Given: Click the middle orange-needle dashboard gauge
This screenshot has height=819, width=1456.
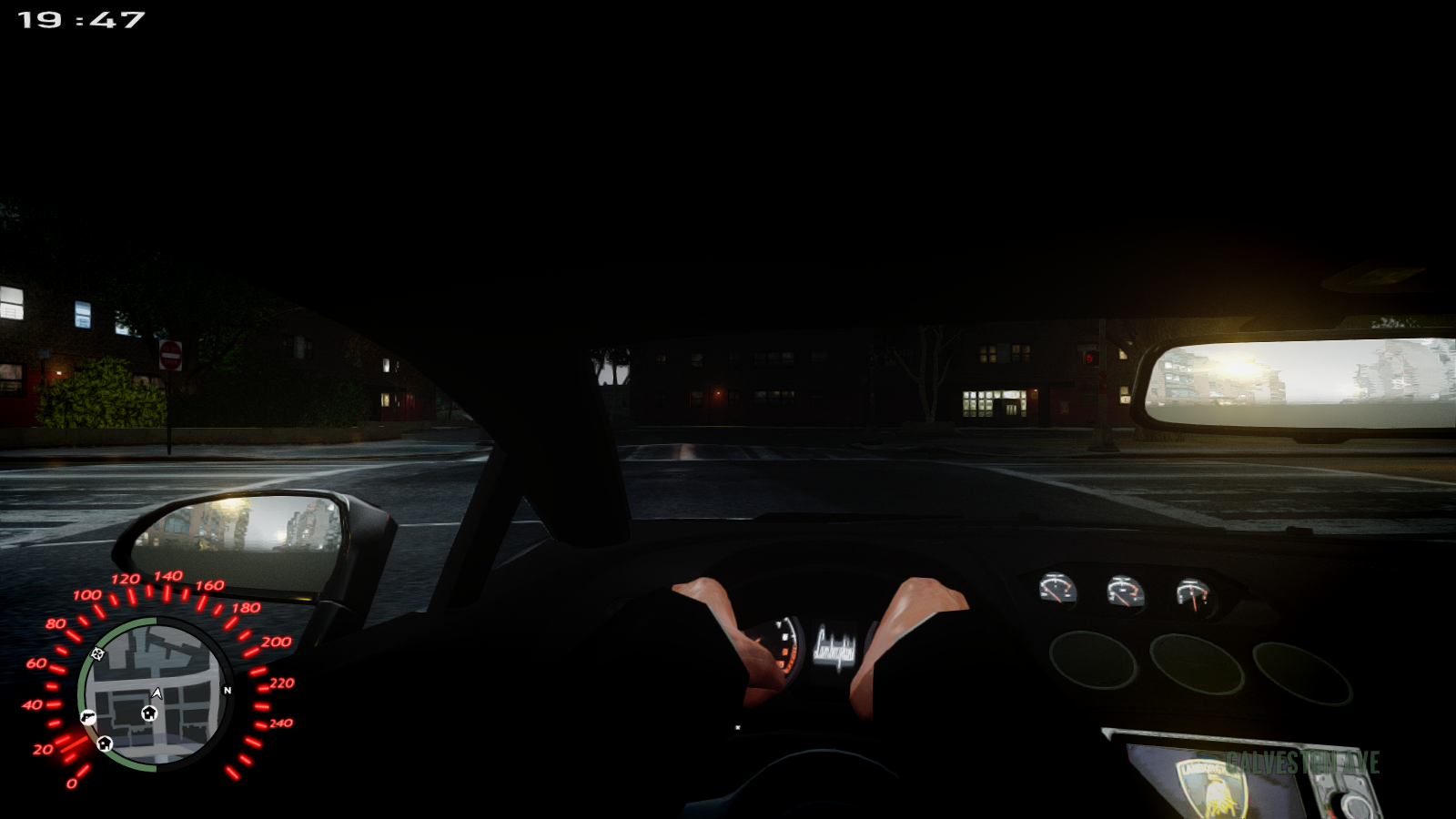Looking at the screenshot, I should tap(1125, 590).
